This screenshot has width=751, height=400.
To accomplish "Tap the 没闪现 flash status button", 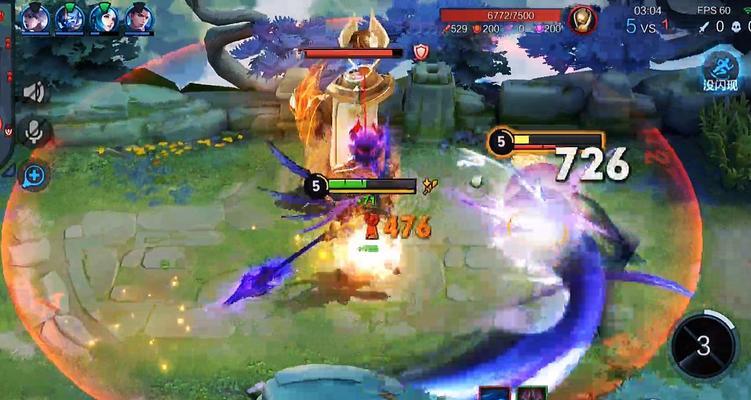I will tap(719, 71).
